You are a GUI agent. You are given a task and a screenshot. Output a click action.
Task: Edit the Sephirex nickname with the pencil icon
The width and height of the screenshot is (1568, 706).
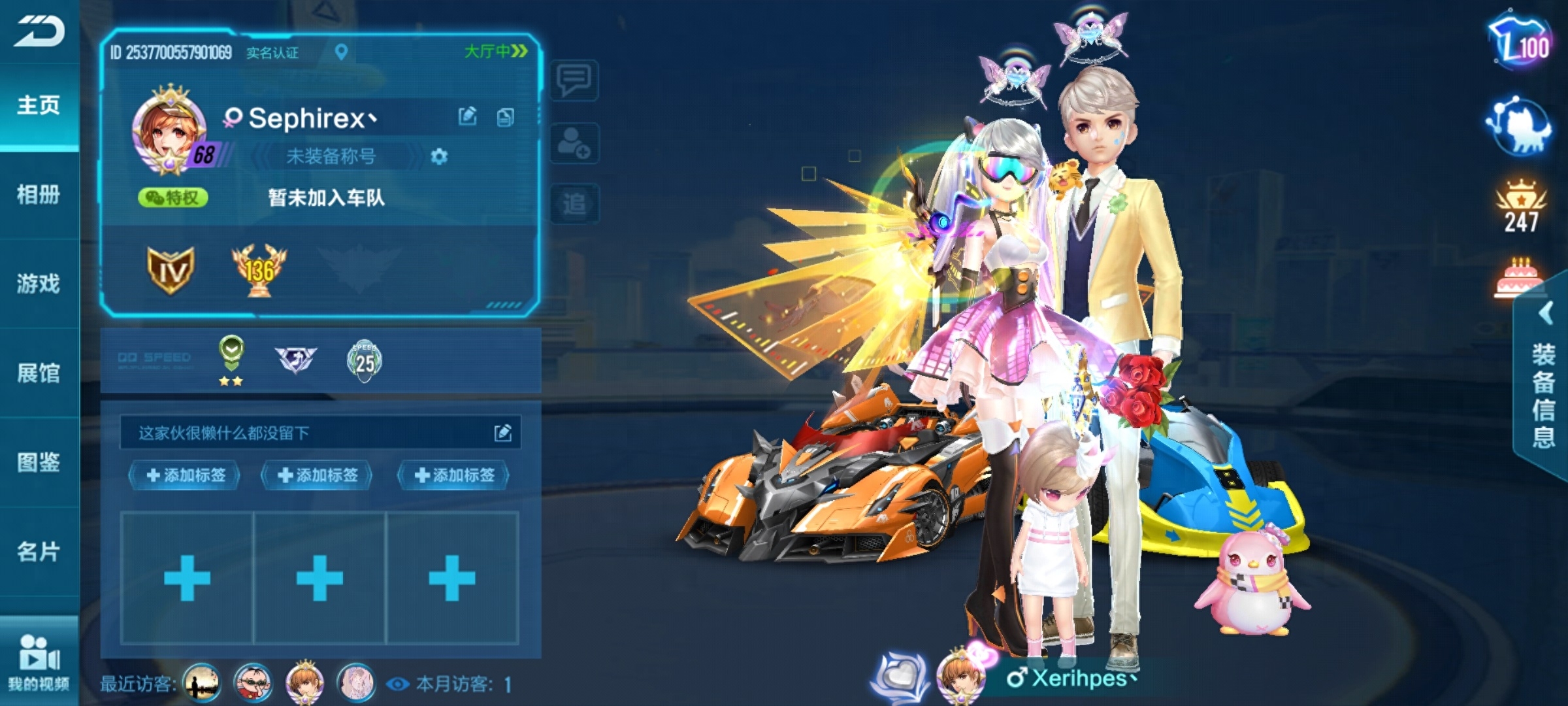[468, 117]
